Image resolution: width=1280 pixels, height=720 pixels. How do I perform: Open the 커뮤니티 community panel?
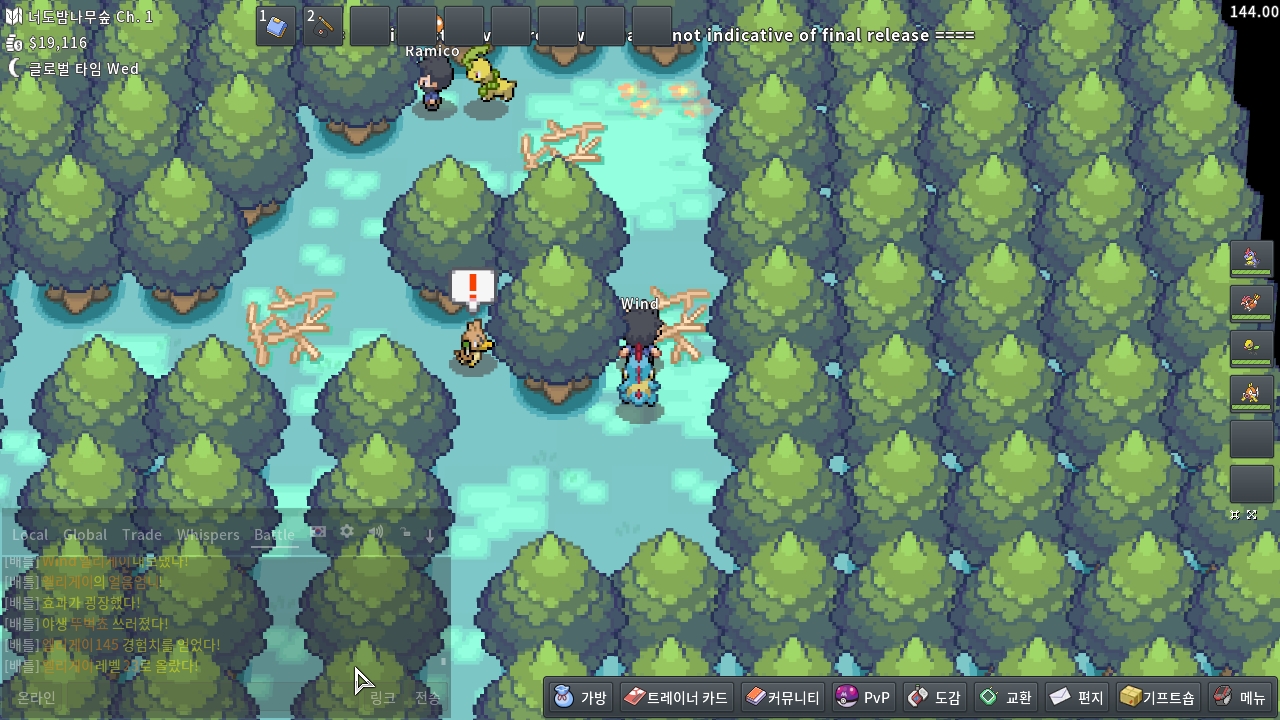[783, 697]
